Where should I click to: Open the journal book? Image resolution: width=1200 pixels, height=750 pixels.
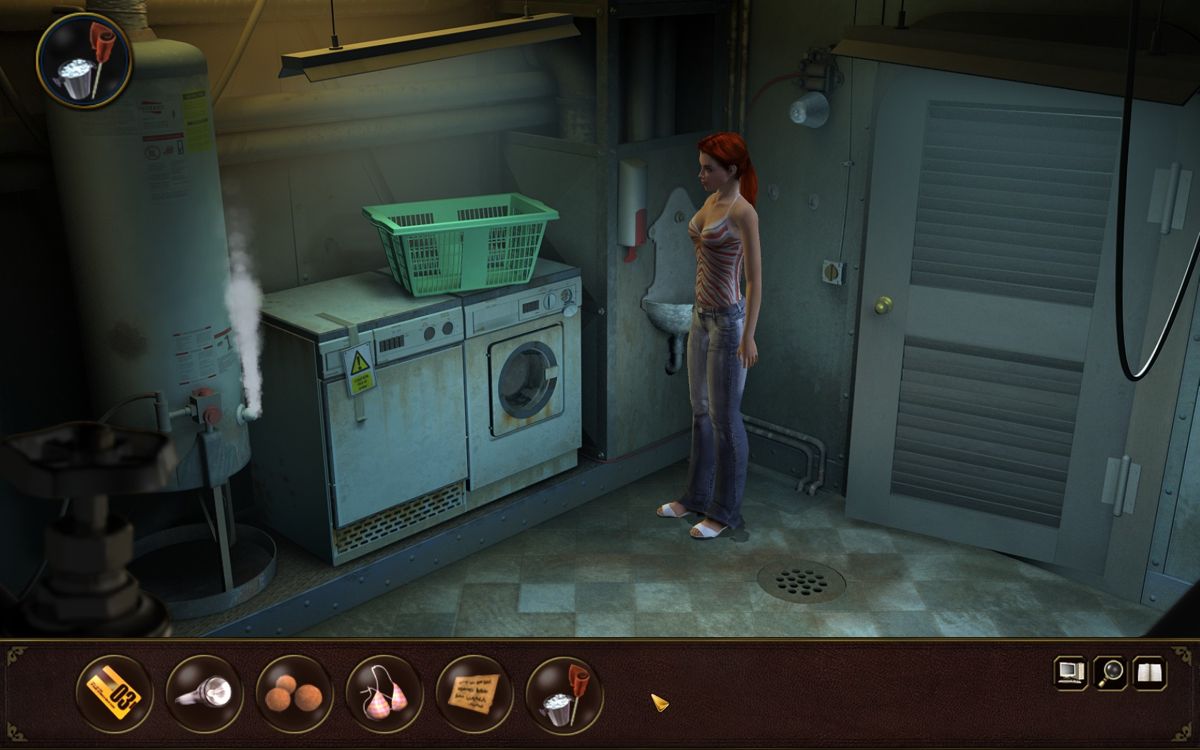(1149, 672)
